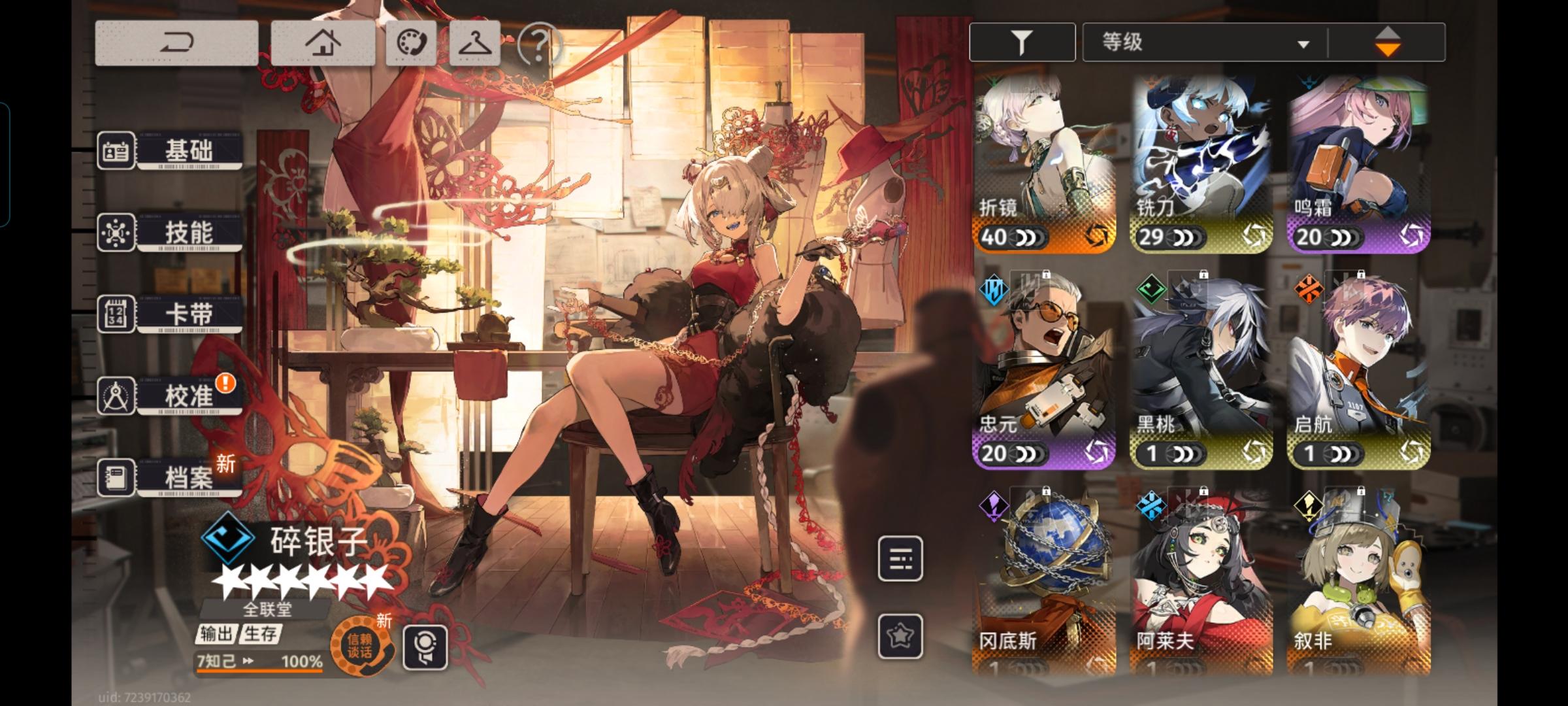Open the 档案 tab marked 新
Screen dimensions: 1568x706
click(x=189, y=477)
